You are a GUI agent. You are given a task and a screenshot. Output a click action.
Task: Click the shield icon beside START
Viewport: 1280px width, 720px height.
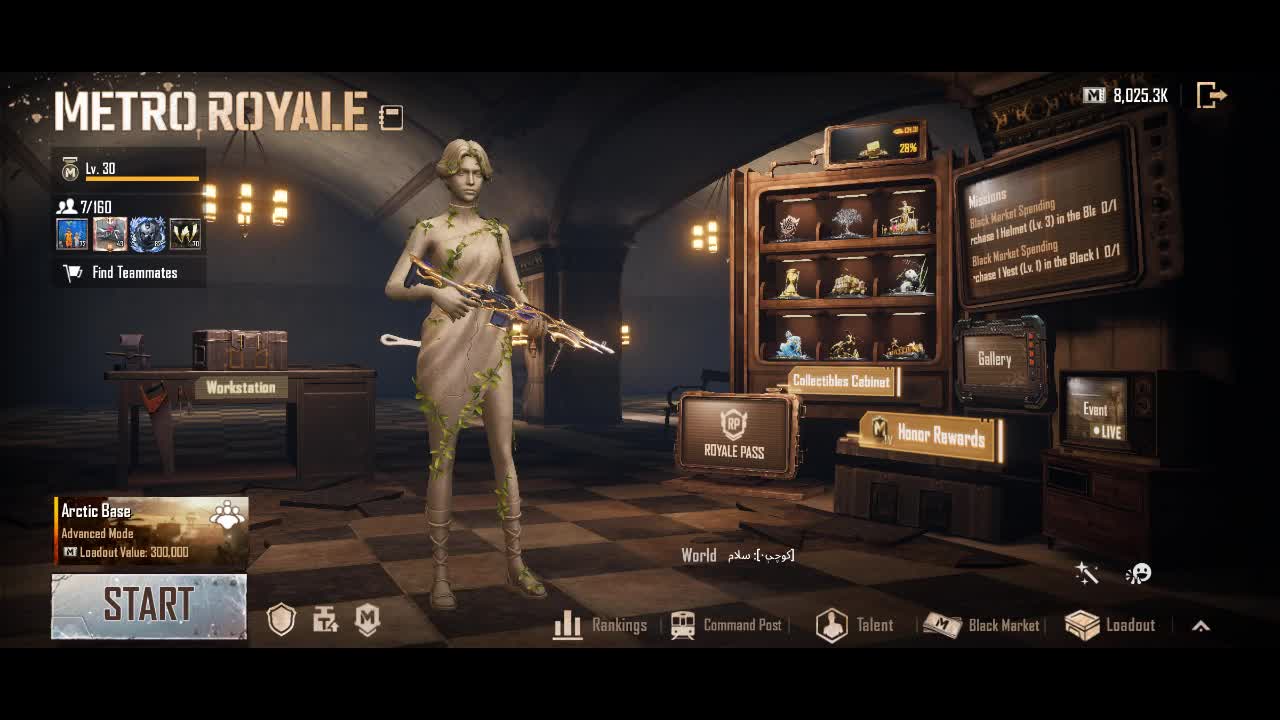click(x=281, y=621)
